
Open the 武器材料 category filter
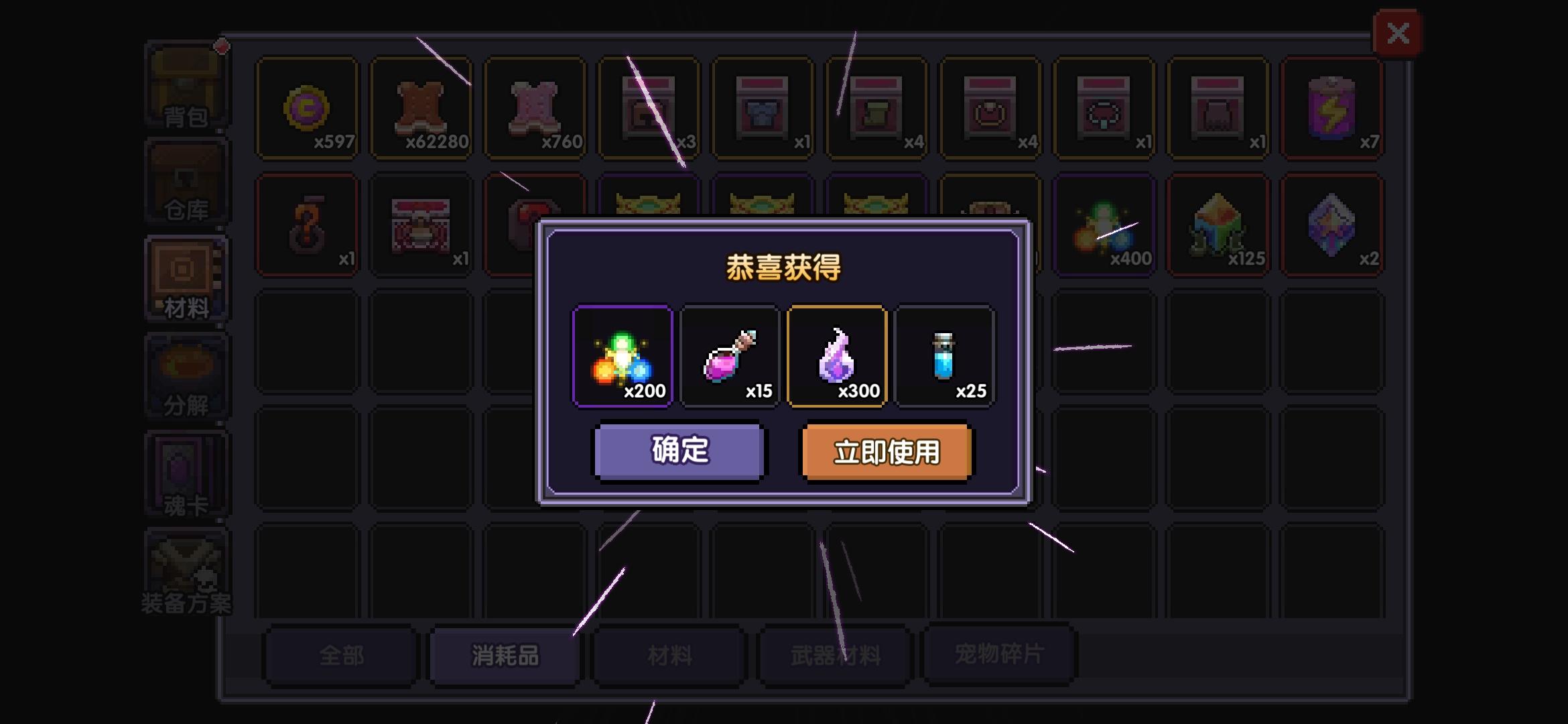point(834,655)
